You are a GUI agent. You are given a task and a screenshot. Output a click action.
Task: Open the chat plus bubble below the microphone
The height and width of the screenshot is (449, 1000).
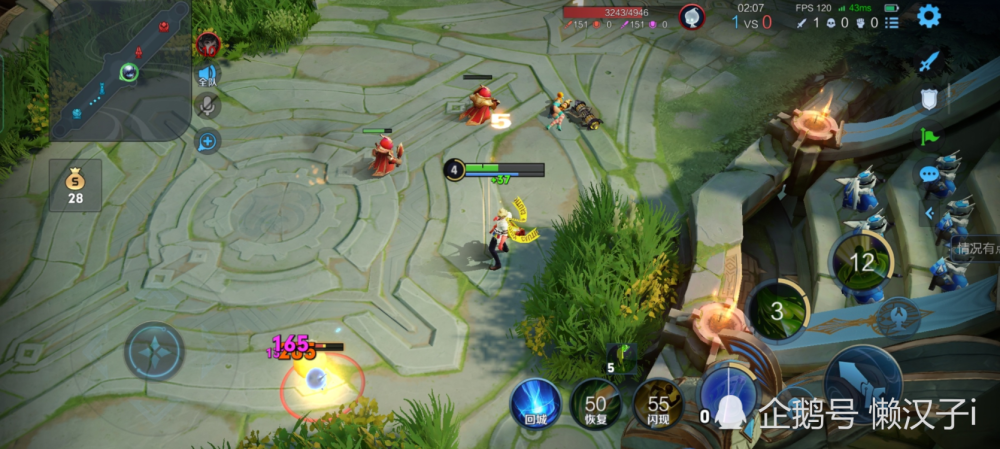point(208,141)
